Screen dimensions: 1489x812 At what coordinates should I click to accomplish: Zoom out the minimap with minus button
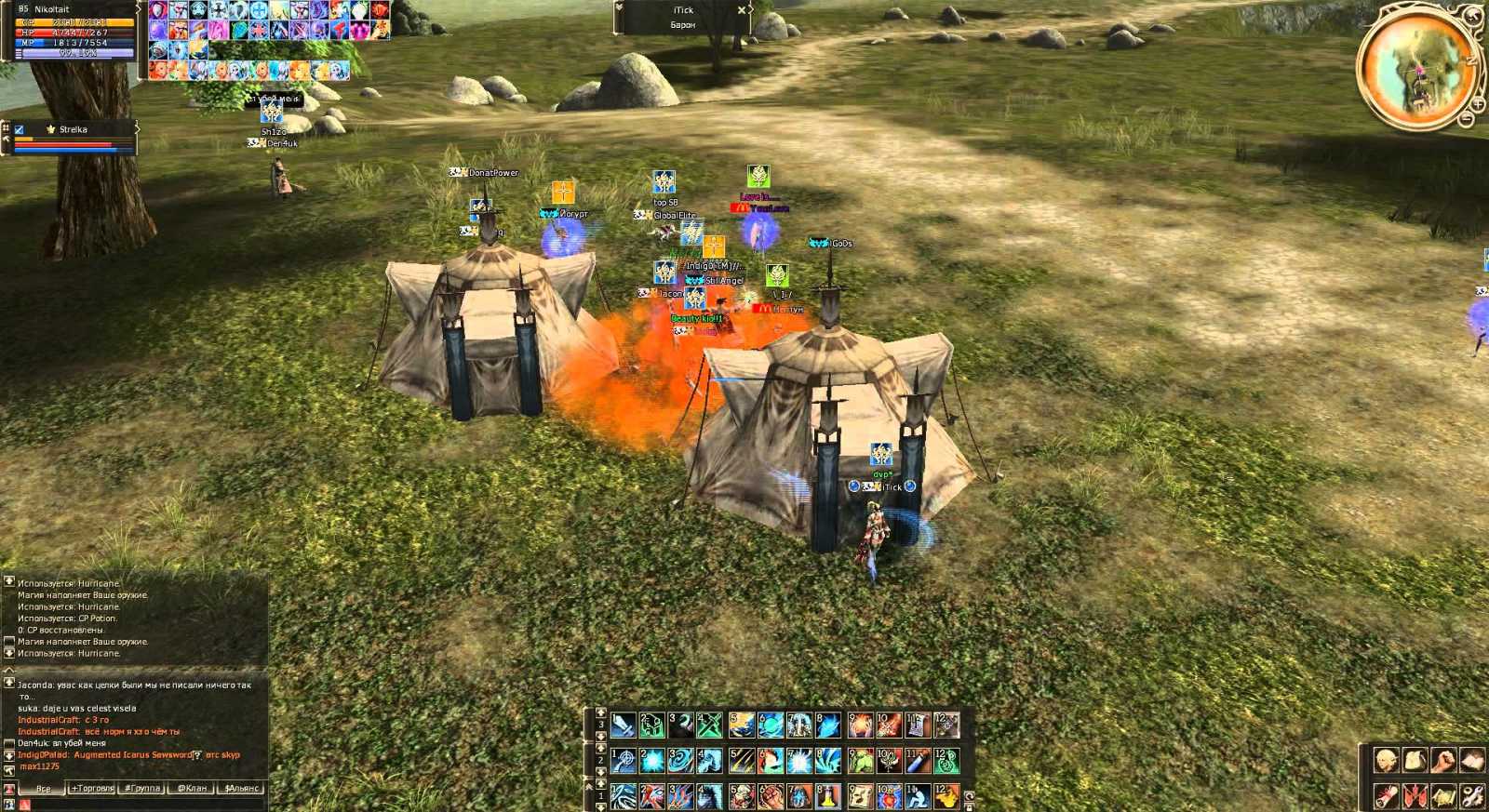(1466, 118)
